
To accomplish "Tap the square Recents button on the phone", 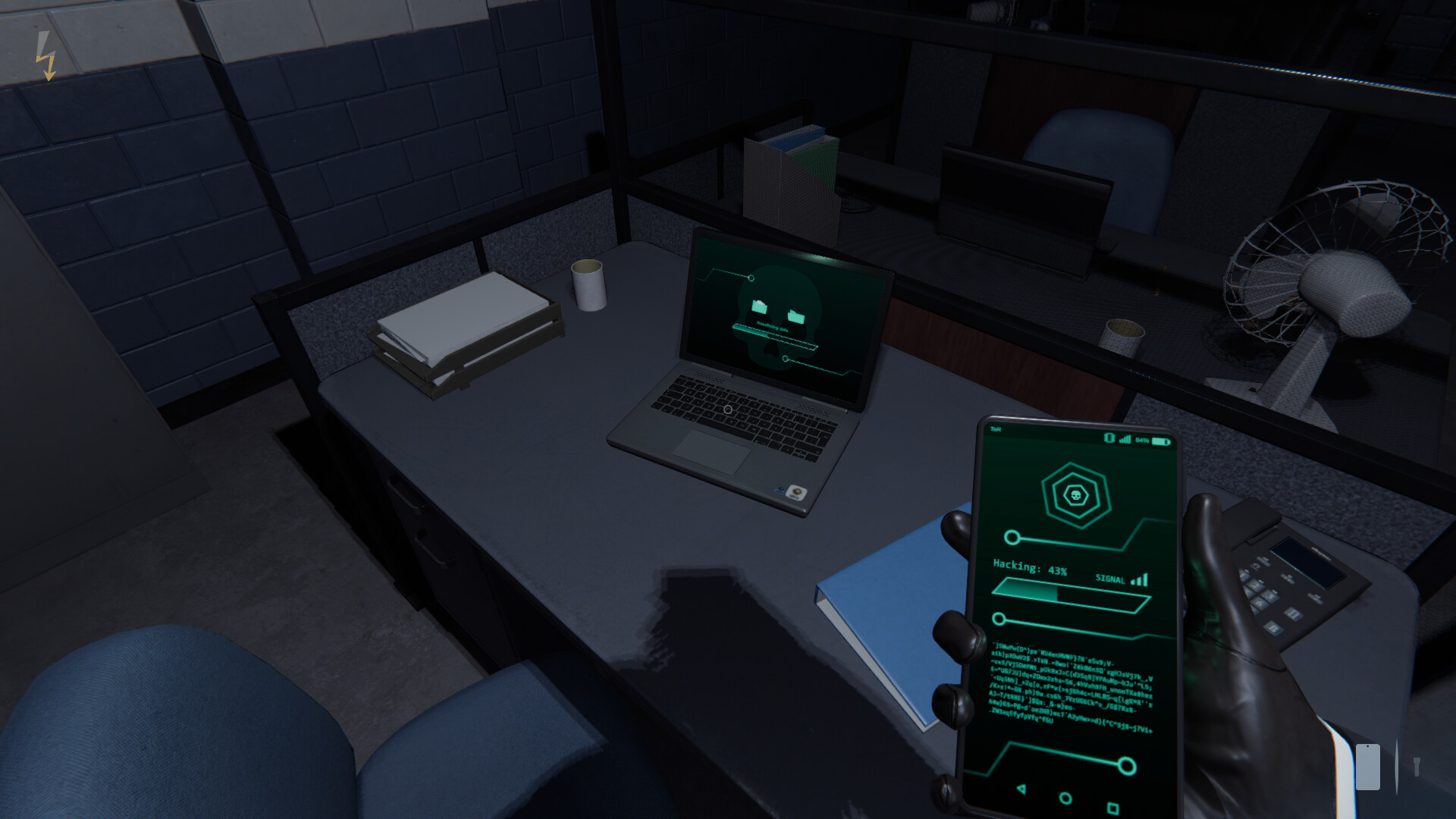I will click(x=1112, y=807).
